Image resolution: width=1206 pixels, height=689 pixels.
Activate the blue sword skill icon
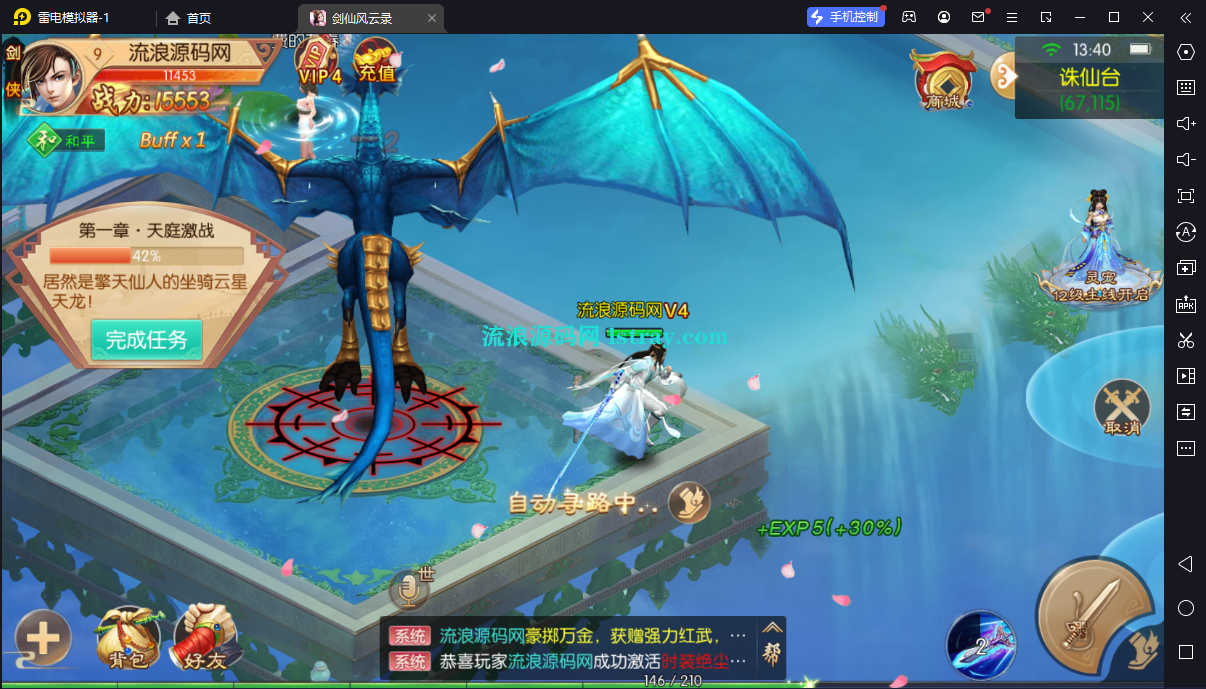coord(980,644)
